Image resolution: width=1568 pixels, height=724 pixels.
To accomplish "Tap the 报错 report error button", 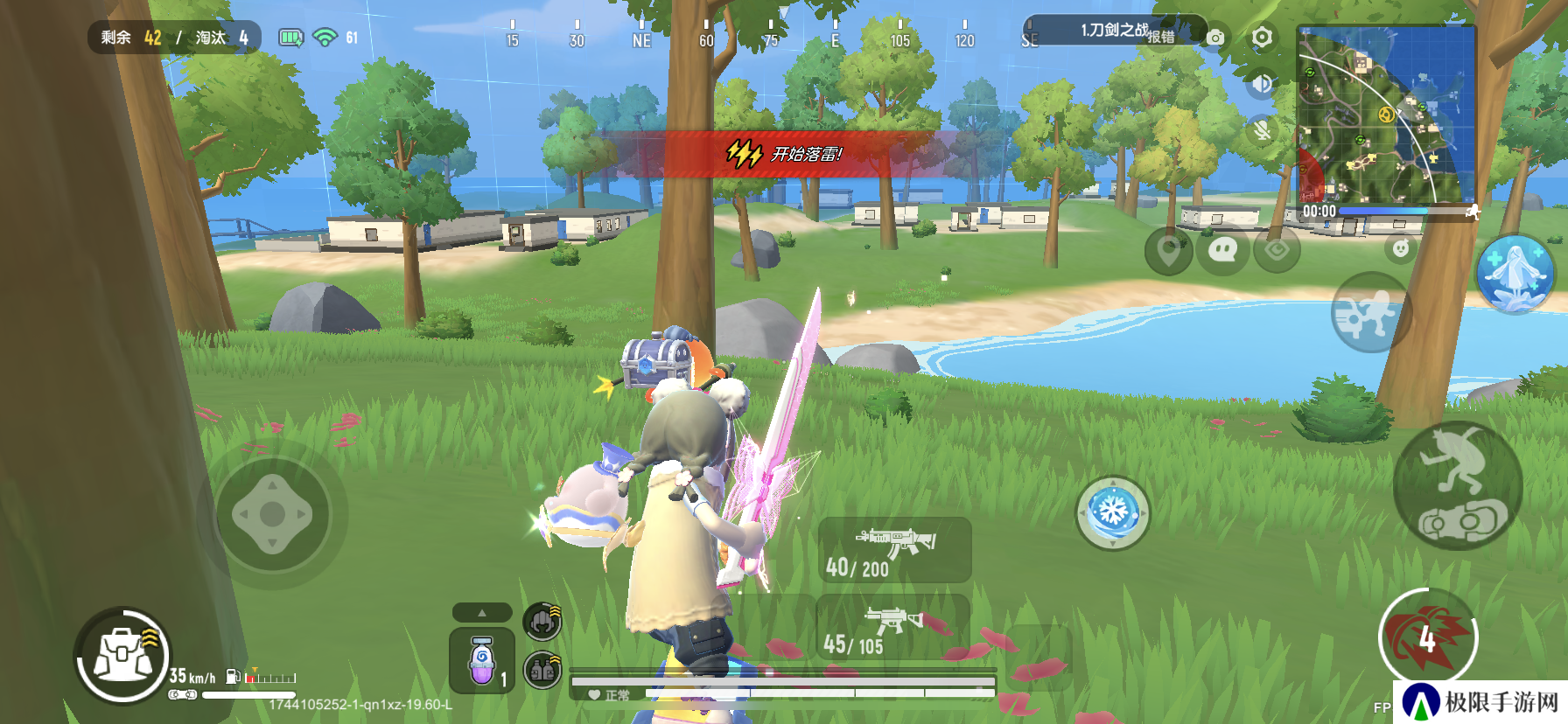I will (x=1161, y=37).
